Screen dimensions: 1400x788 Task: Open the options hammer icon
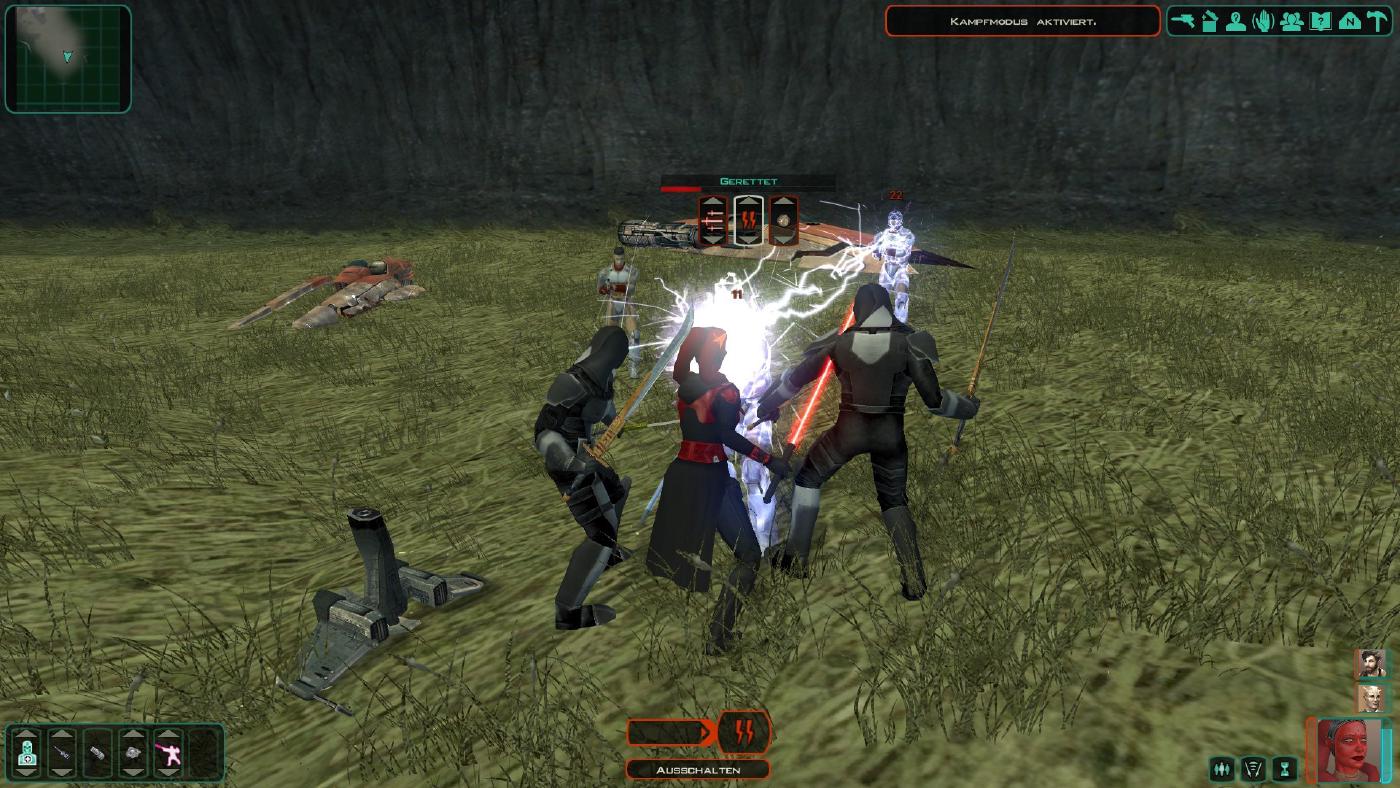1376,21
